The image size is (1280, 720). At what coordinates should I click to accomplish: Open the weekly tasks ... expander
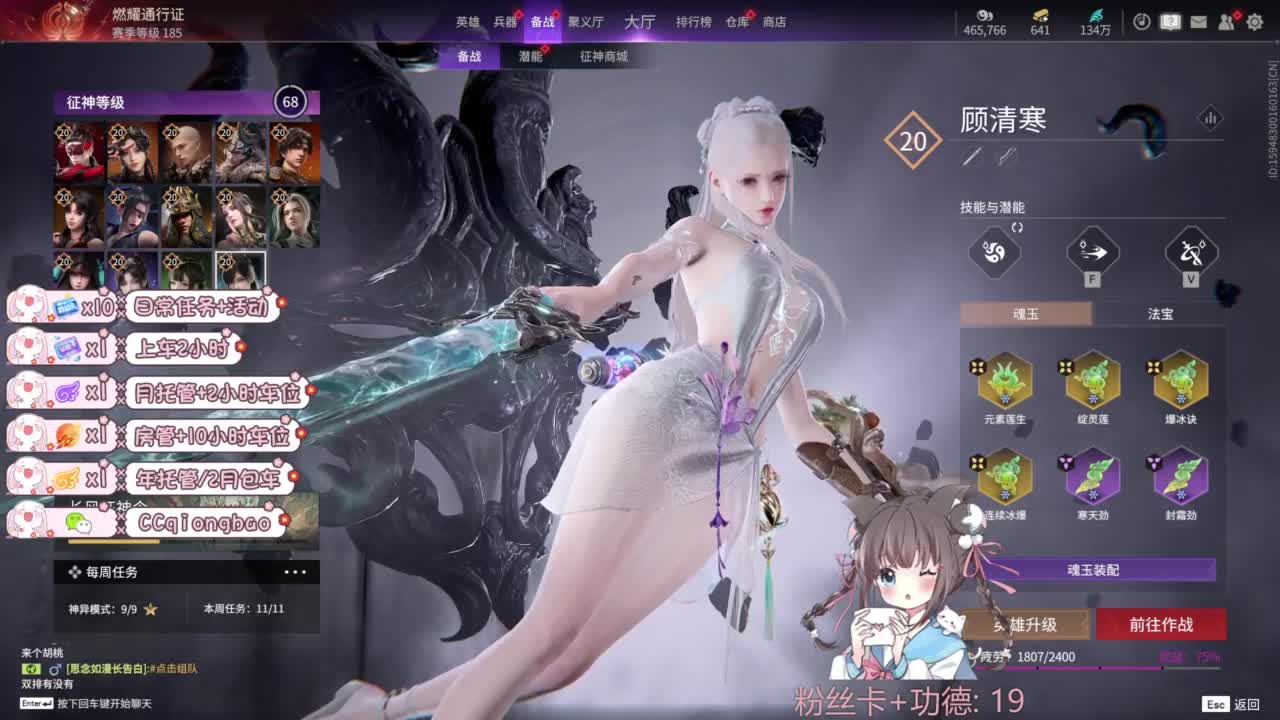coord(295,570)
